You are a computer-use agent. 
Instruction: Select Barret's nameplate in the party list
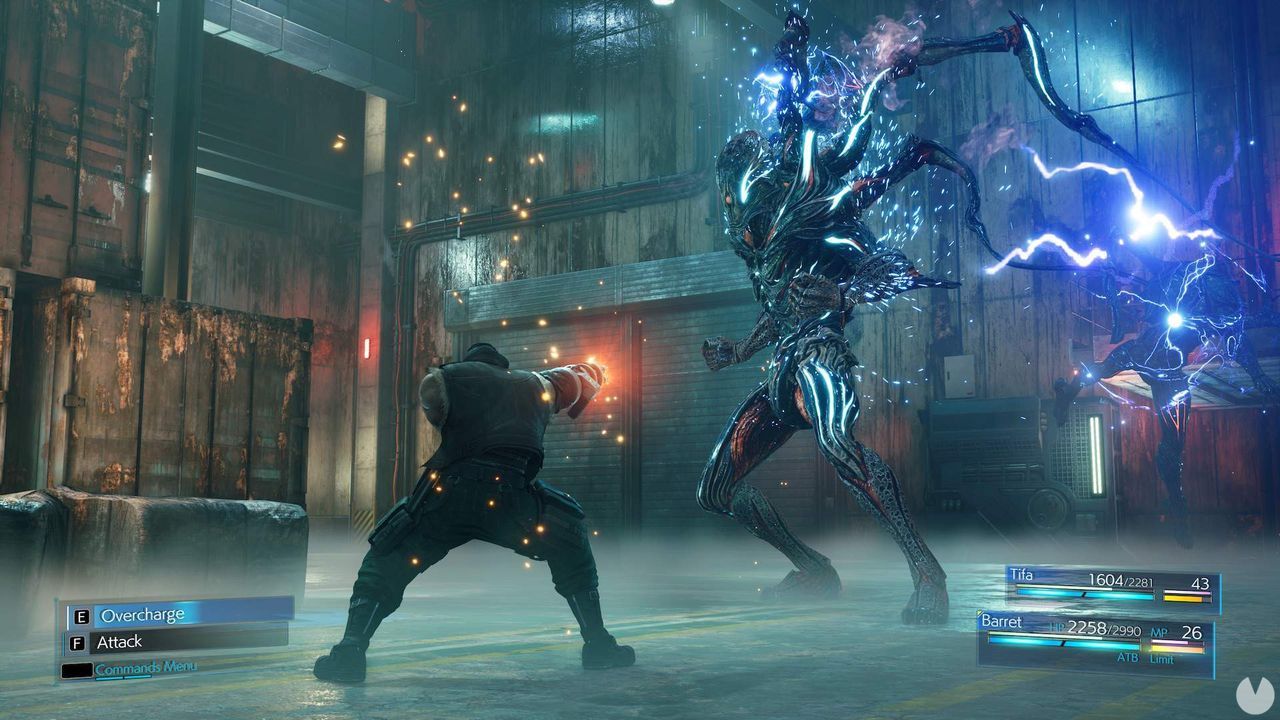click(1001, 621)
